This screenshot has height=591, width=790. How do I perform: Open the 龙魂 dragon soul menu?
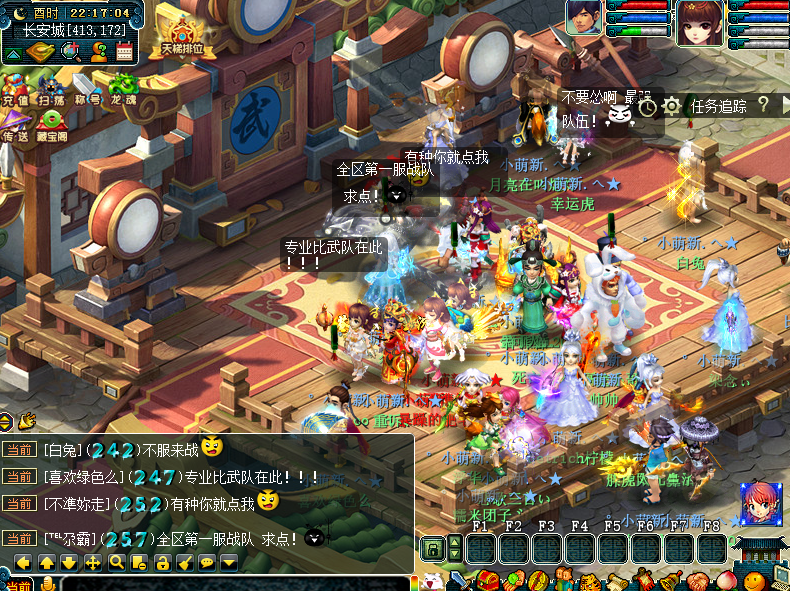tap(123, 87)
